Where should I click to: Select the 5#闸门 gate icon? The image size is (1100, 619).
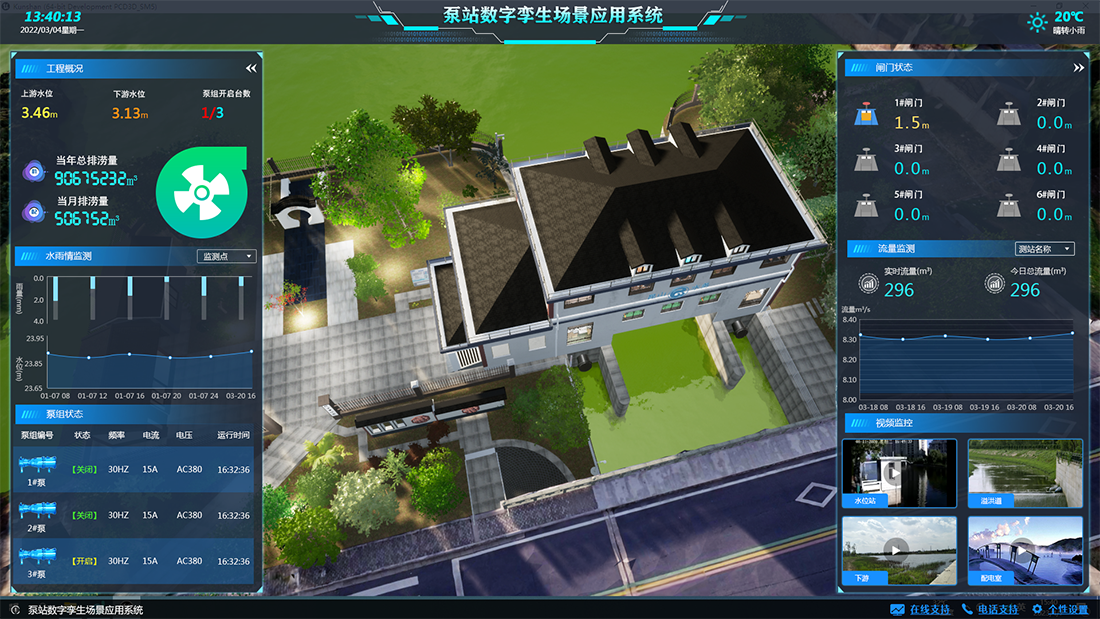863,205
